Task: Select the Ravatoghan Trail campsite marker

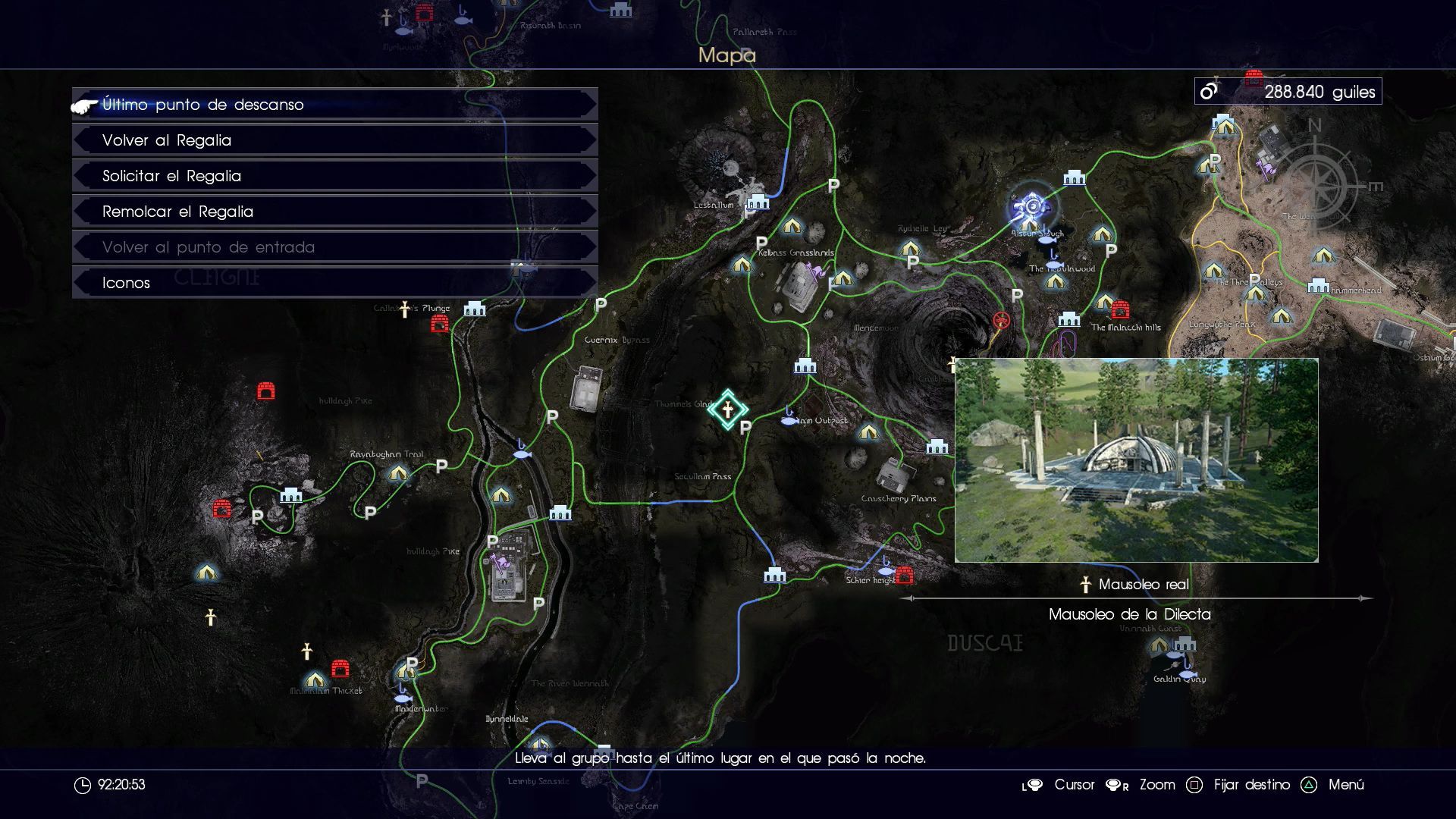Action: (x=398, y=474)
